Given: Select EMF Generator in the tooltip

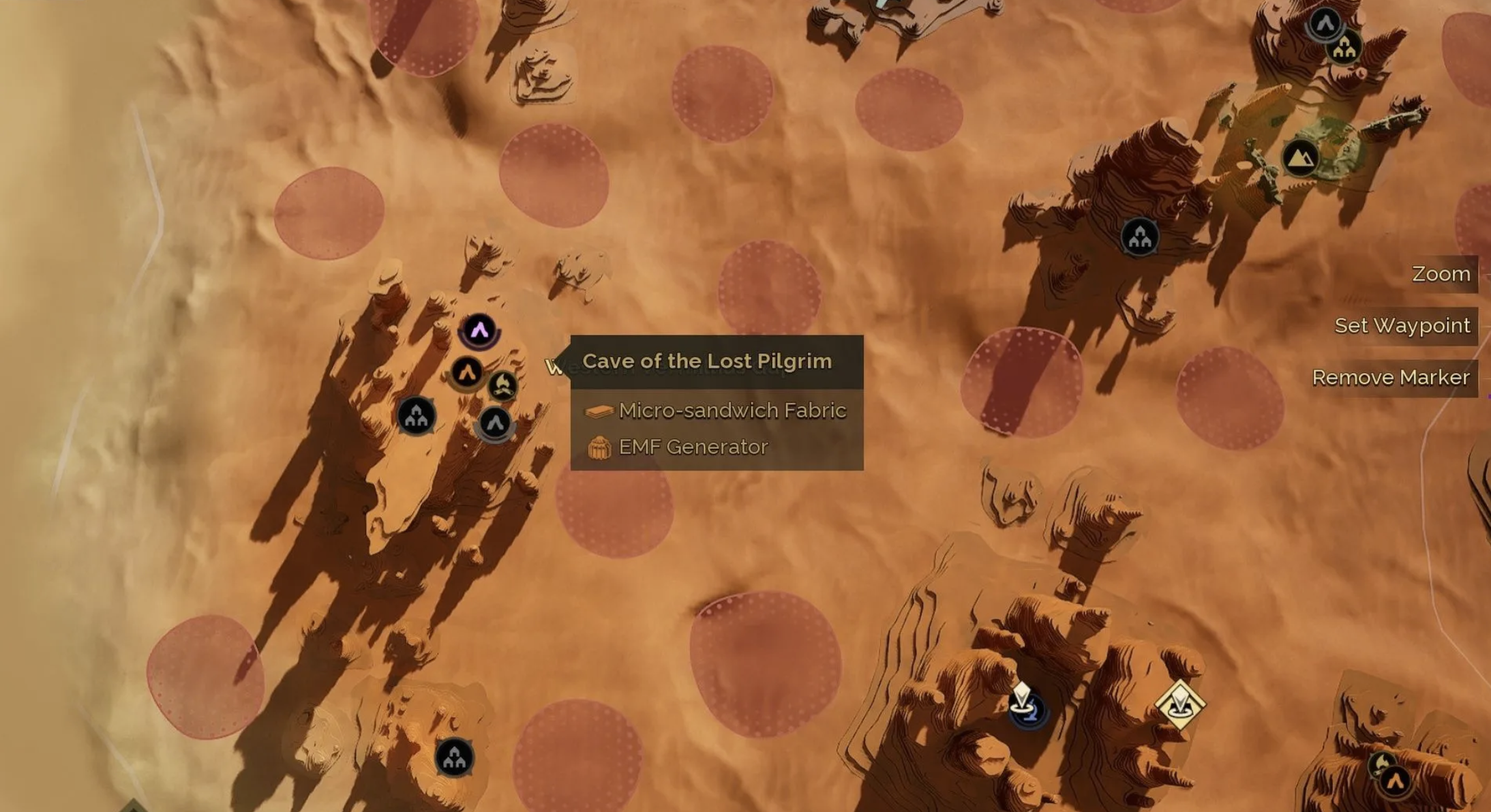Looking at the screenshot, I should coord(693,447).
